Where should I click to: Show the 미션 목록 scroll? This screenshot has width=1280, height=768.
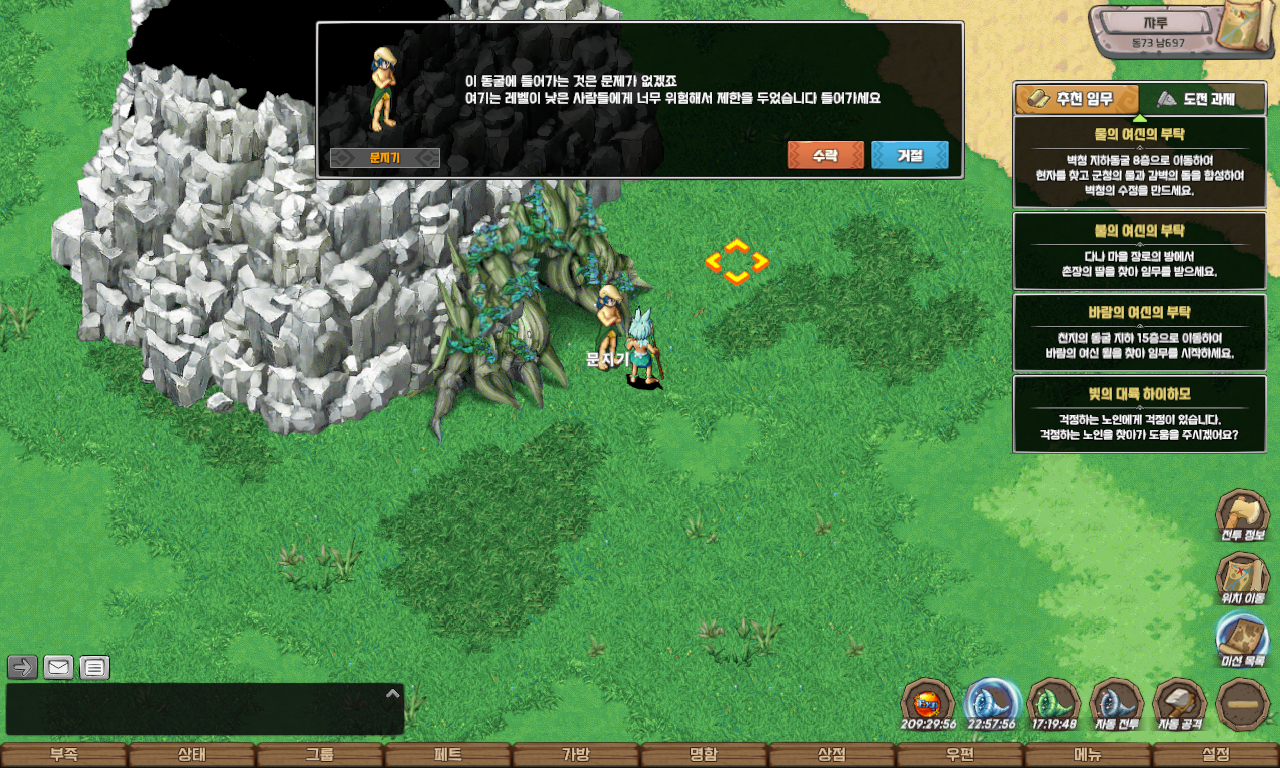(1242, 640)
